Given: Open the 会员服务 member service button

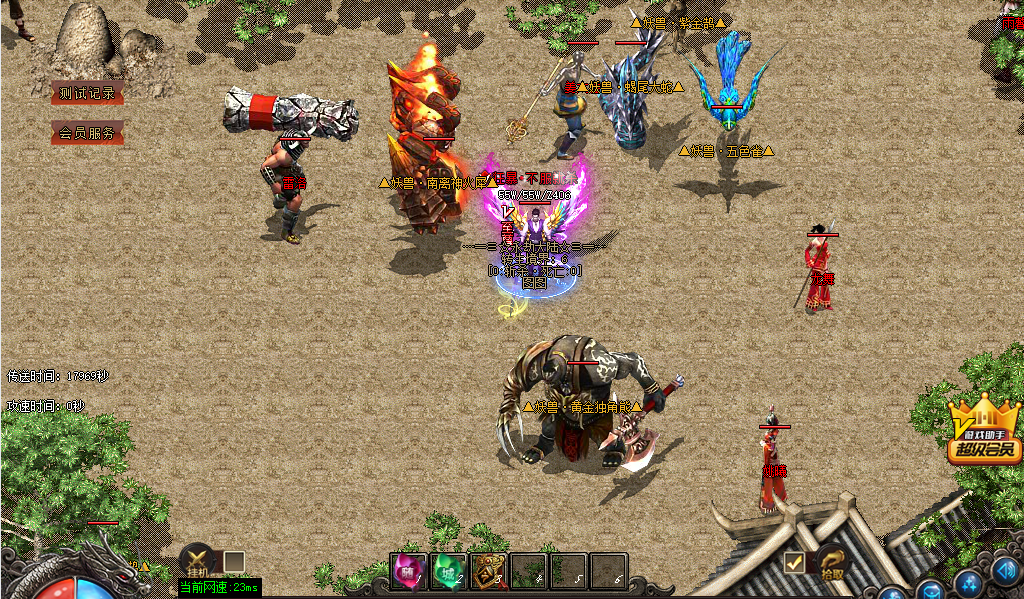Looking at the screenshot, I should point(88,133).
